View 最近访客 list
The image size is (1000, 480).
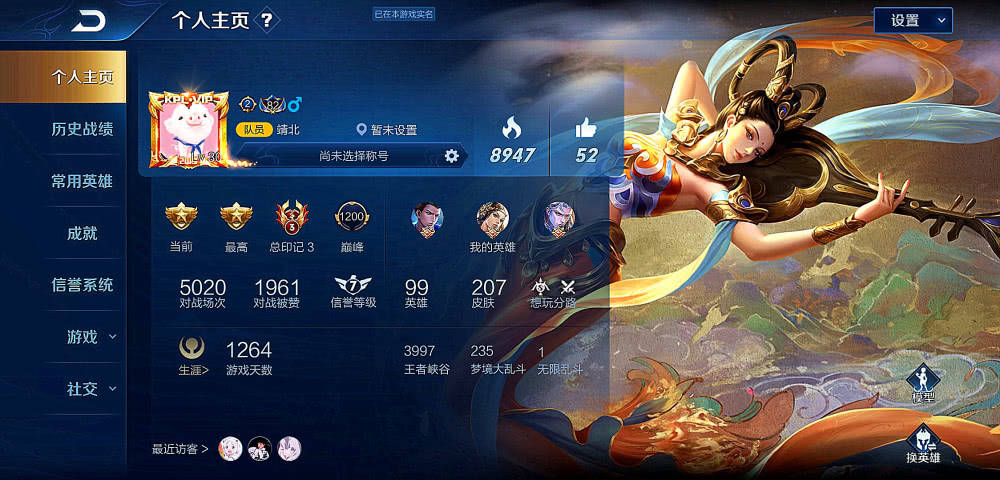(180, 449)
